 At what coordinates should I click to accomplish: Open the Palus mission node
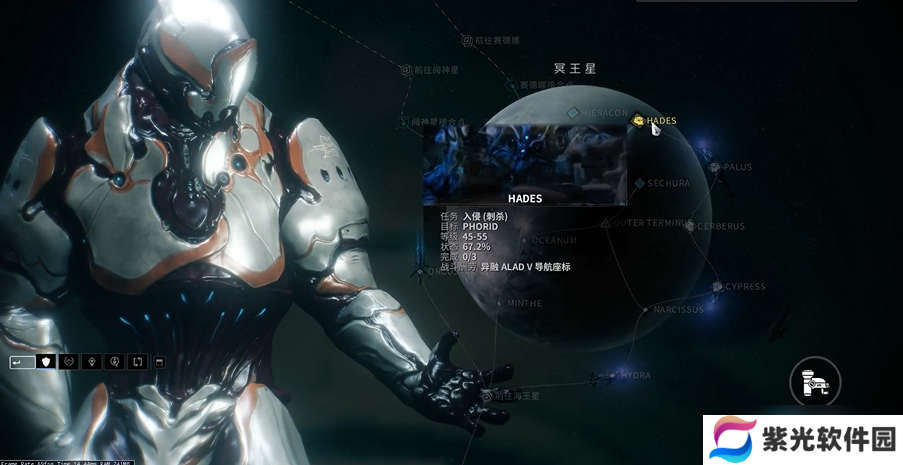coord(716,167)
